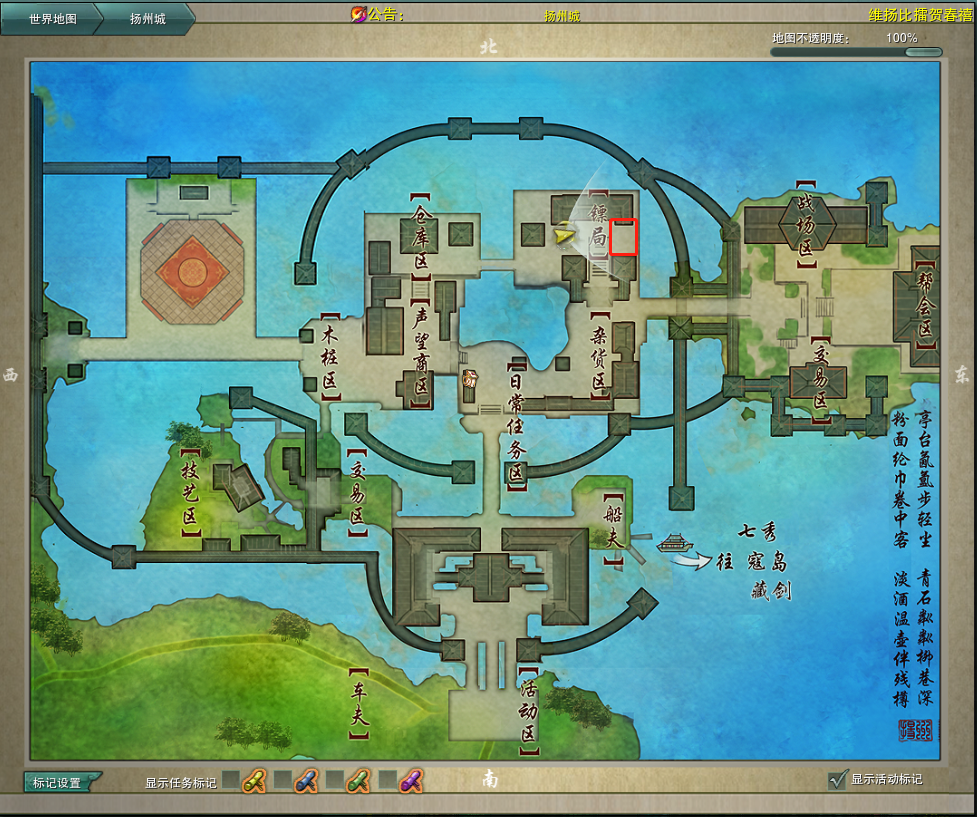This screenshot has width=977, height=817.
Task: Select the ferry boat to 七秀 marker
Action: pos(675,543)
